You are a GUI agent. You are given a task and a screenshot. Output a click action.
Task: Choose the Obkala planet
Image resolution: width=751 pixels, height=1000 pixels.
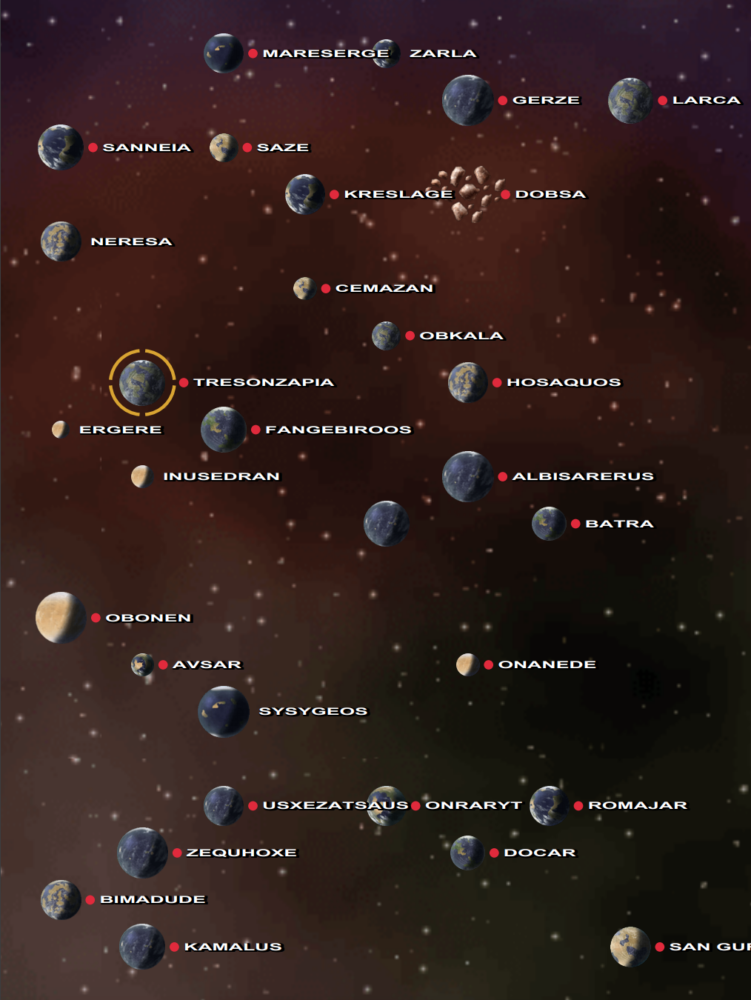386,335
